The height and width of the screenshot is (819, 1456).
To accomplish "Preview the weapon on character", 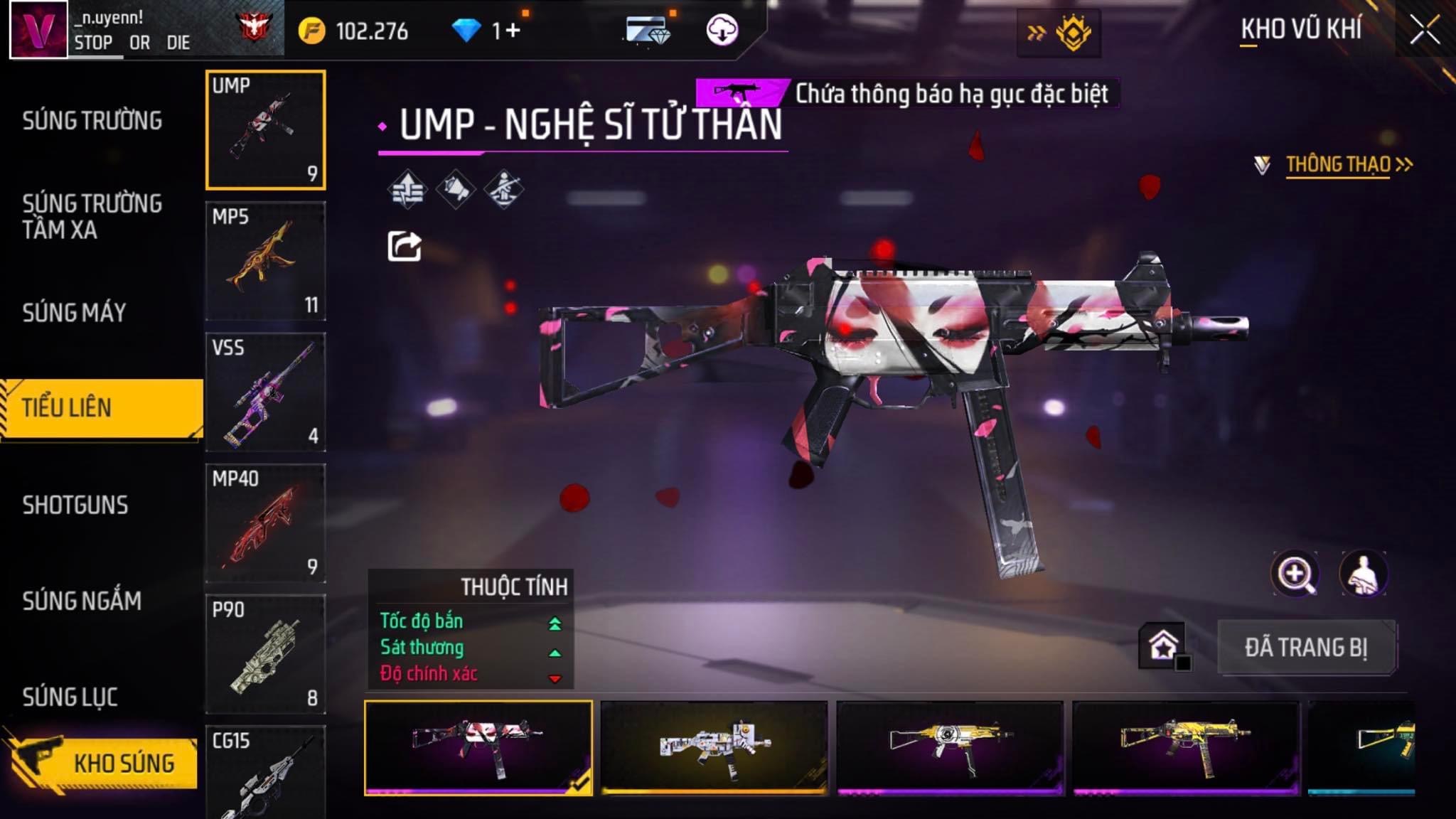I will pos(1363,574).
